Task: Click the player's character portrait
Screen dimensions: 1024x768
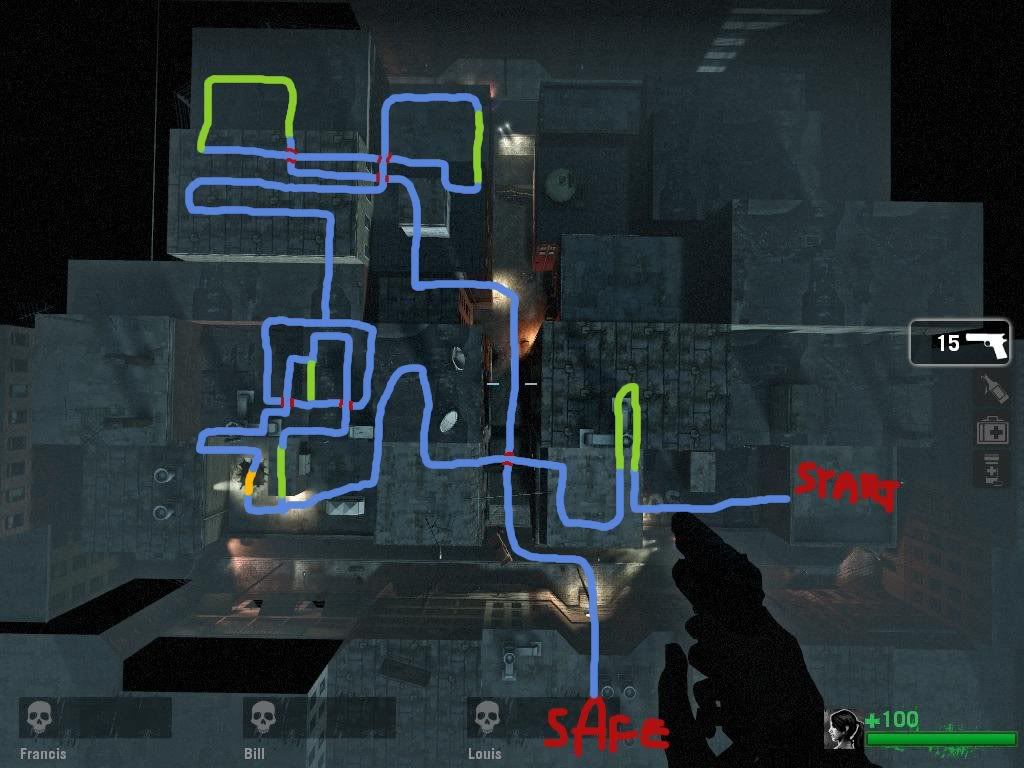Action: [842, 729]
